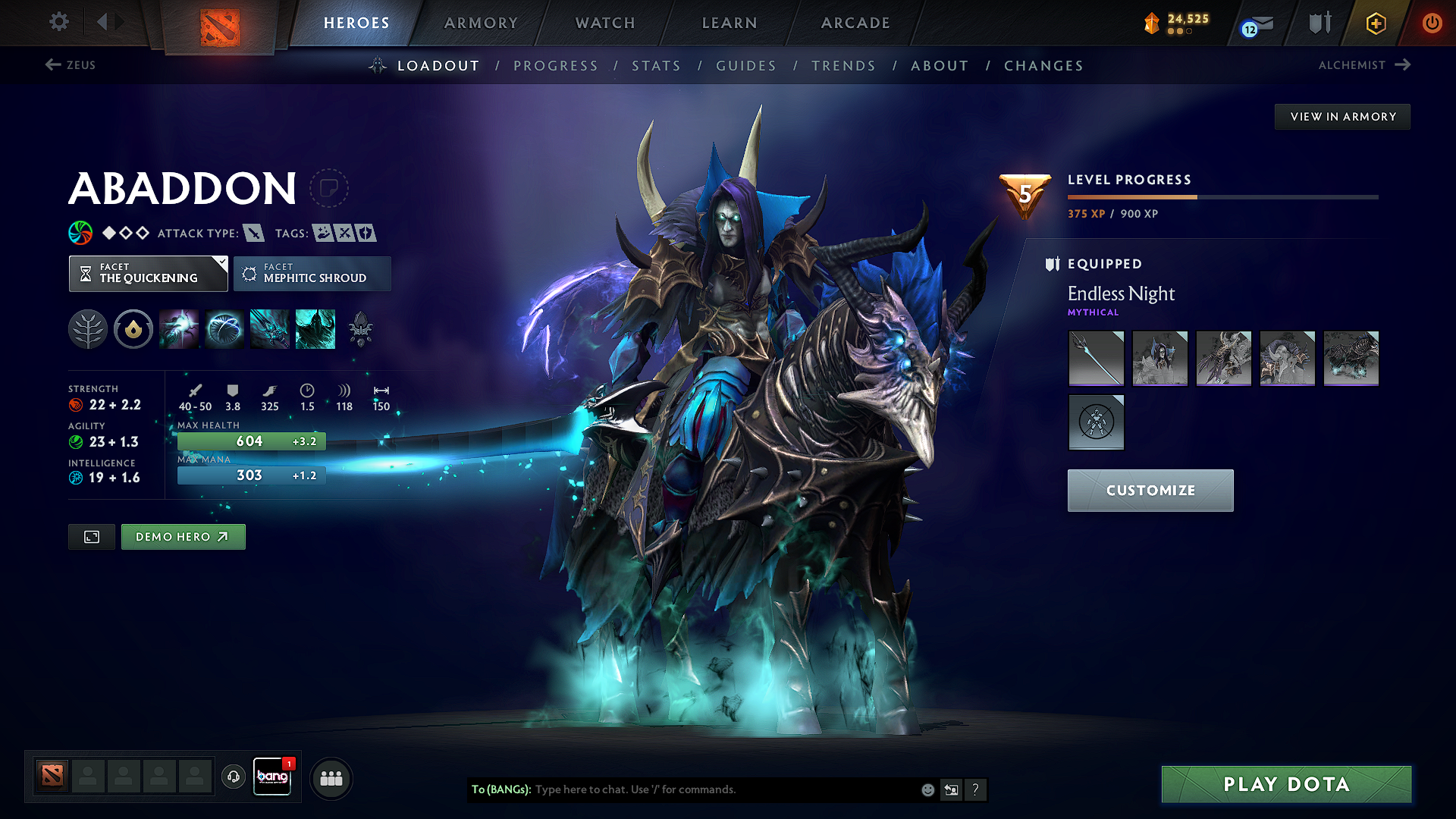Viewport: 1456px width, 819px height.
Task: Open The Quickening facet dropdown arrow
Action: 221,265
